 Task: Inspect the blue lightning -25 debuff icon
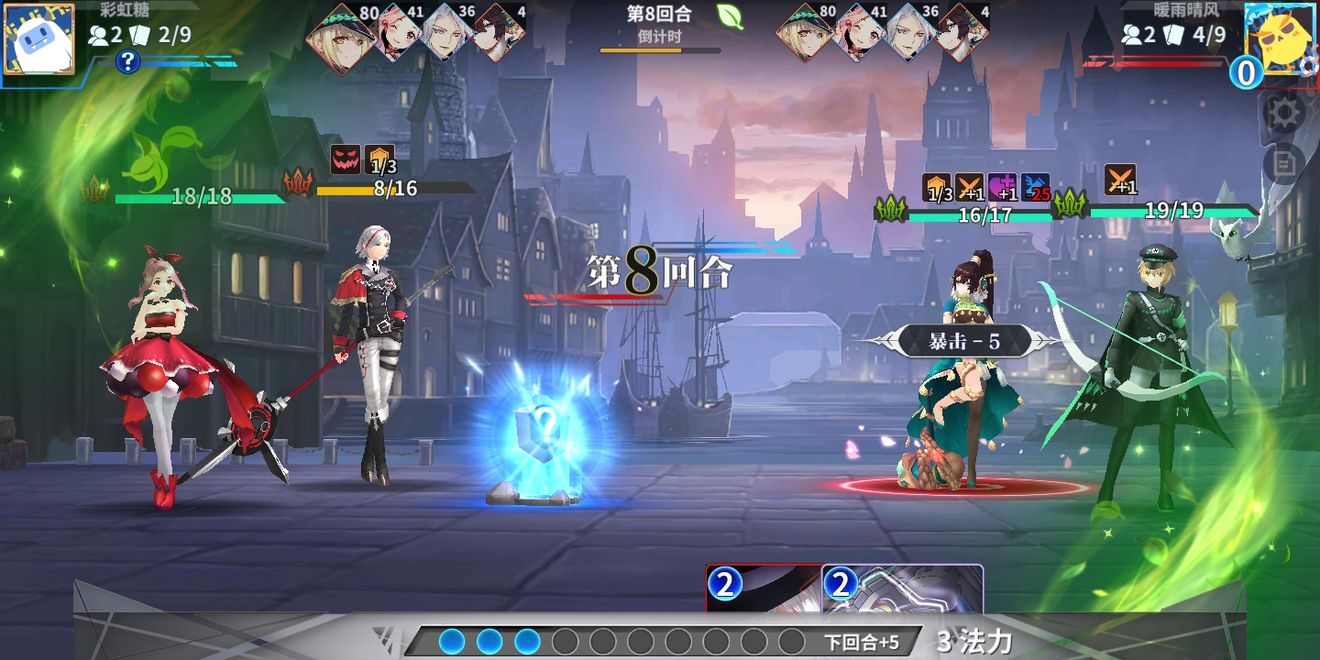[1035, 187]
